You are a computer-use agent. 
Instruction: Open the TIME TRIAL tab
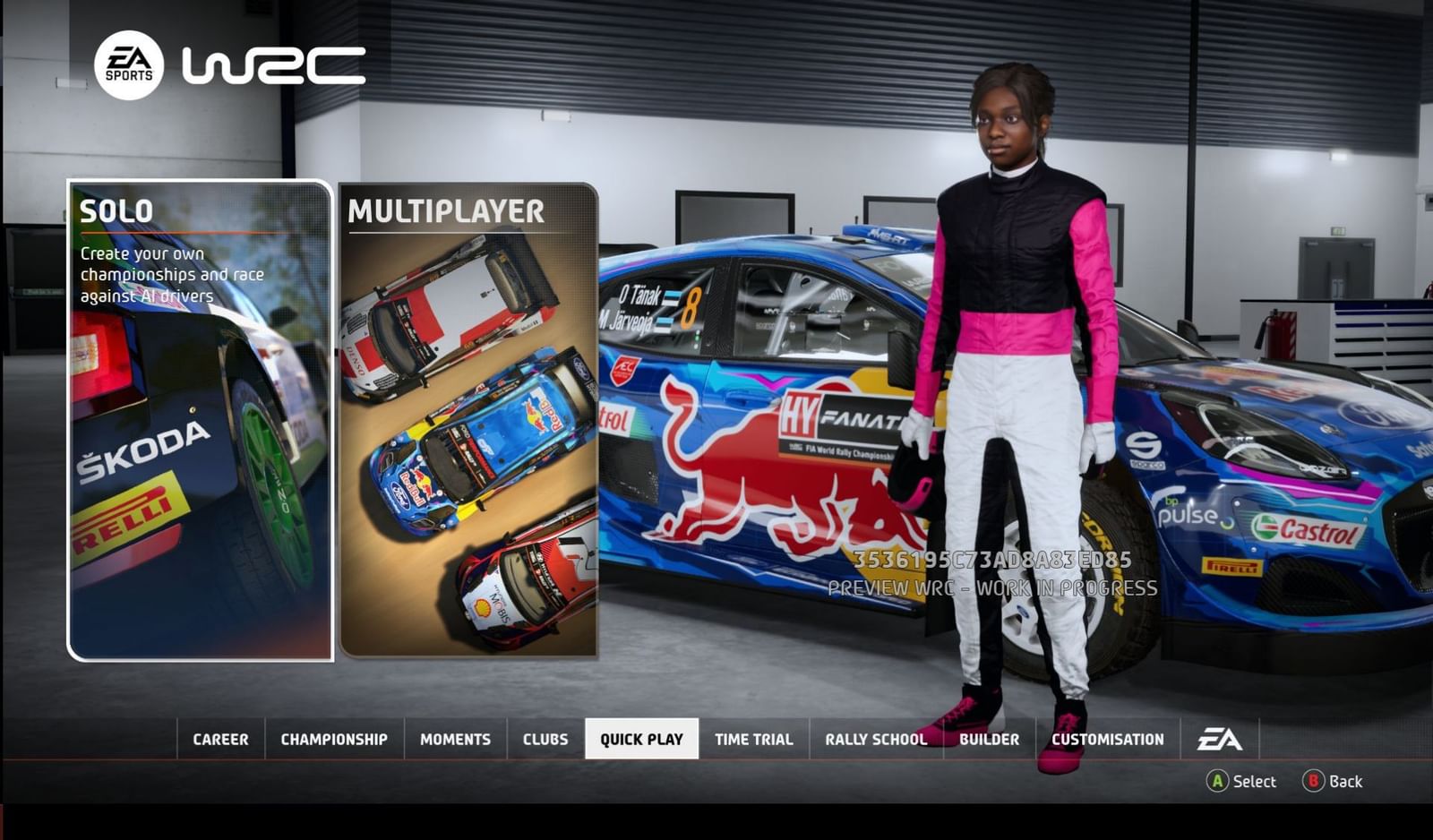tap(752, 739)
